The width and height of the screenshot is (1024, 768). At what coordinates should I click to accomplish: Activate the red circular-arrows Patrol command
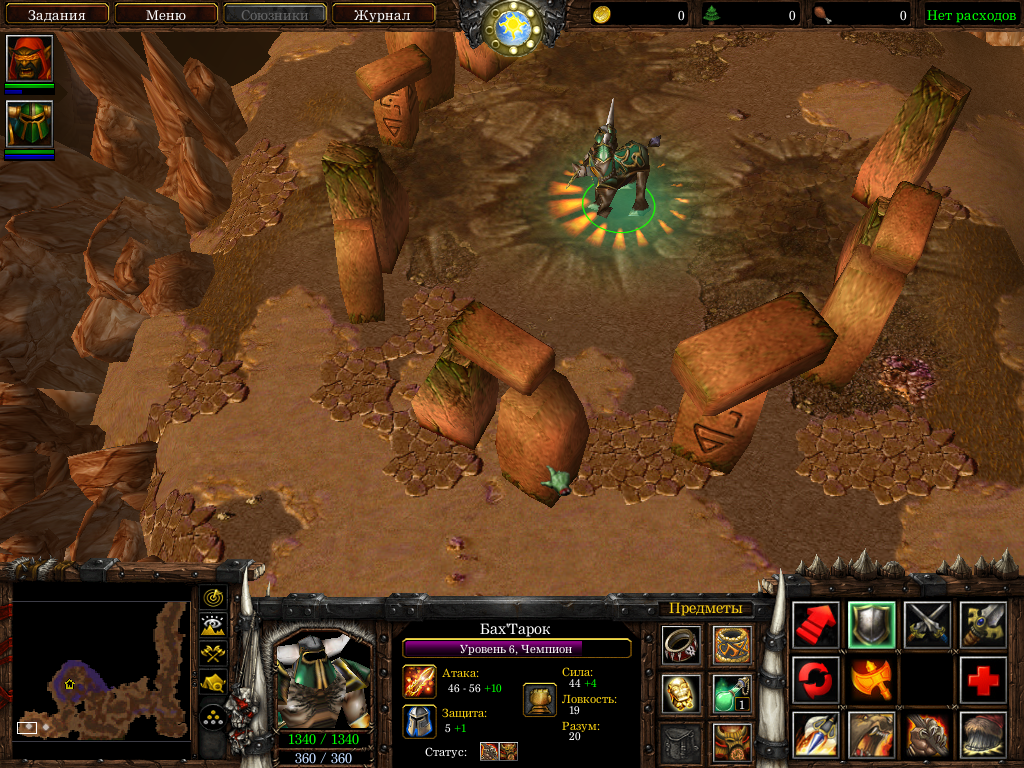pyautogui.click(x=815, y=680)
